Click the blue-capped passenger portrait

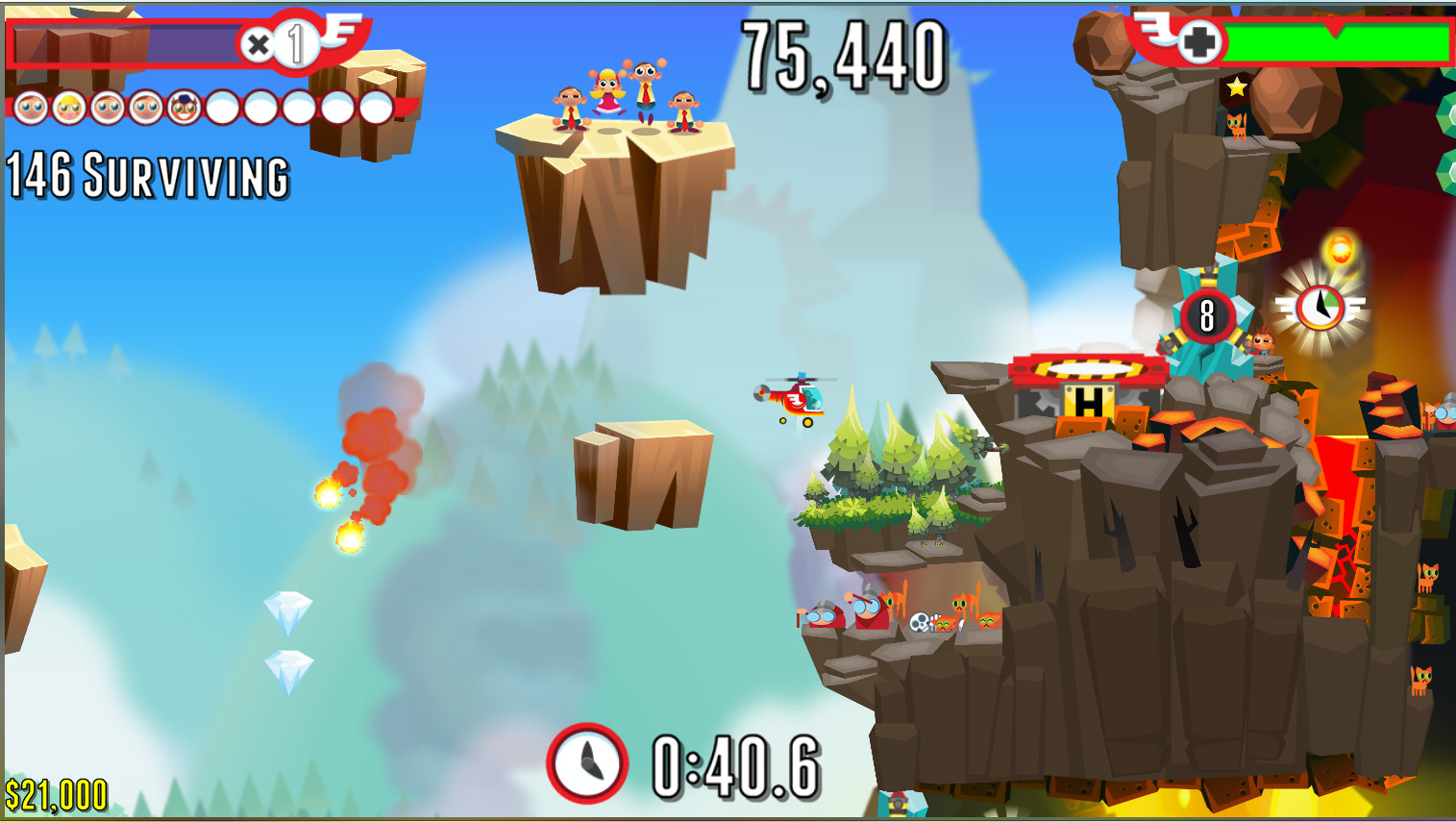tap(184, 108)
